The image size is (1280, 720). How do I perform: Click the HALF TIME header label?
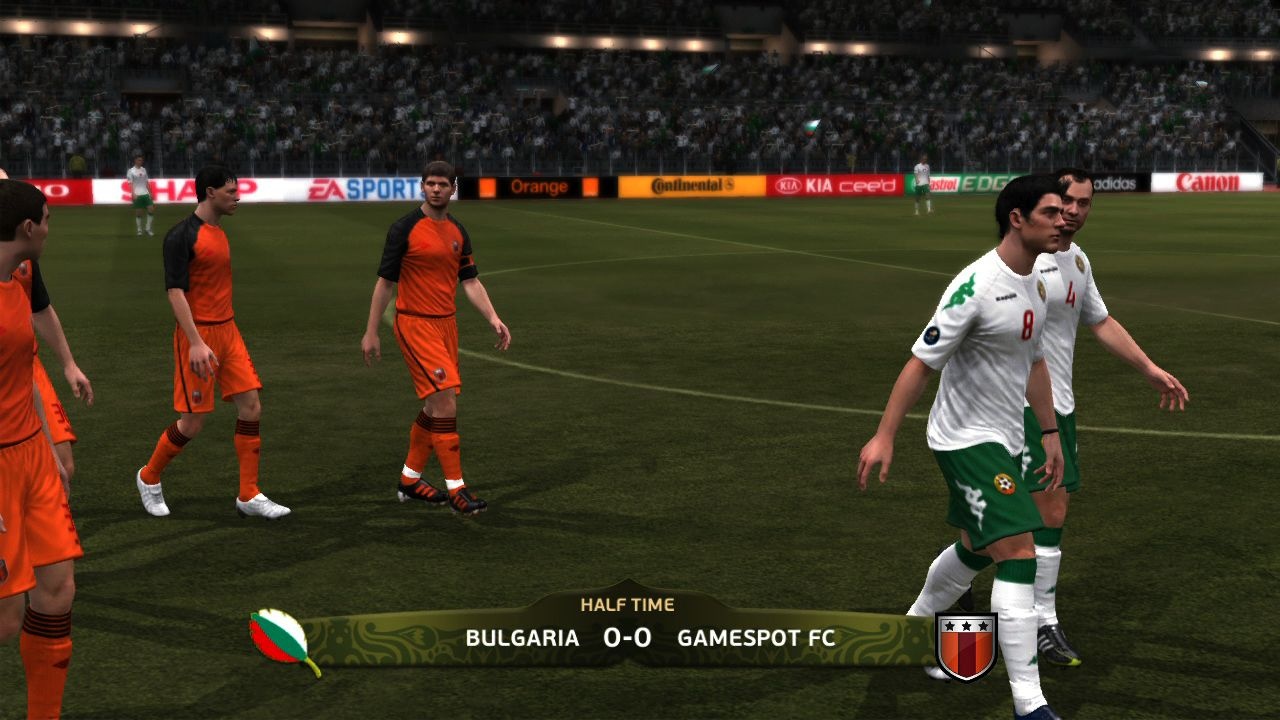pos(629,604)
